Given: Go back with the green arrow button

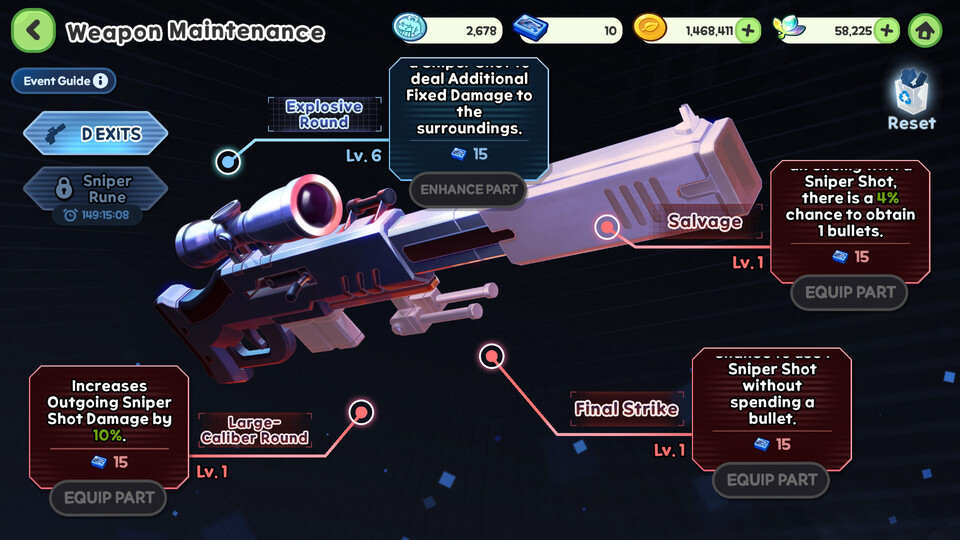Looking at the screenshot, I should (33, 31).
